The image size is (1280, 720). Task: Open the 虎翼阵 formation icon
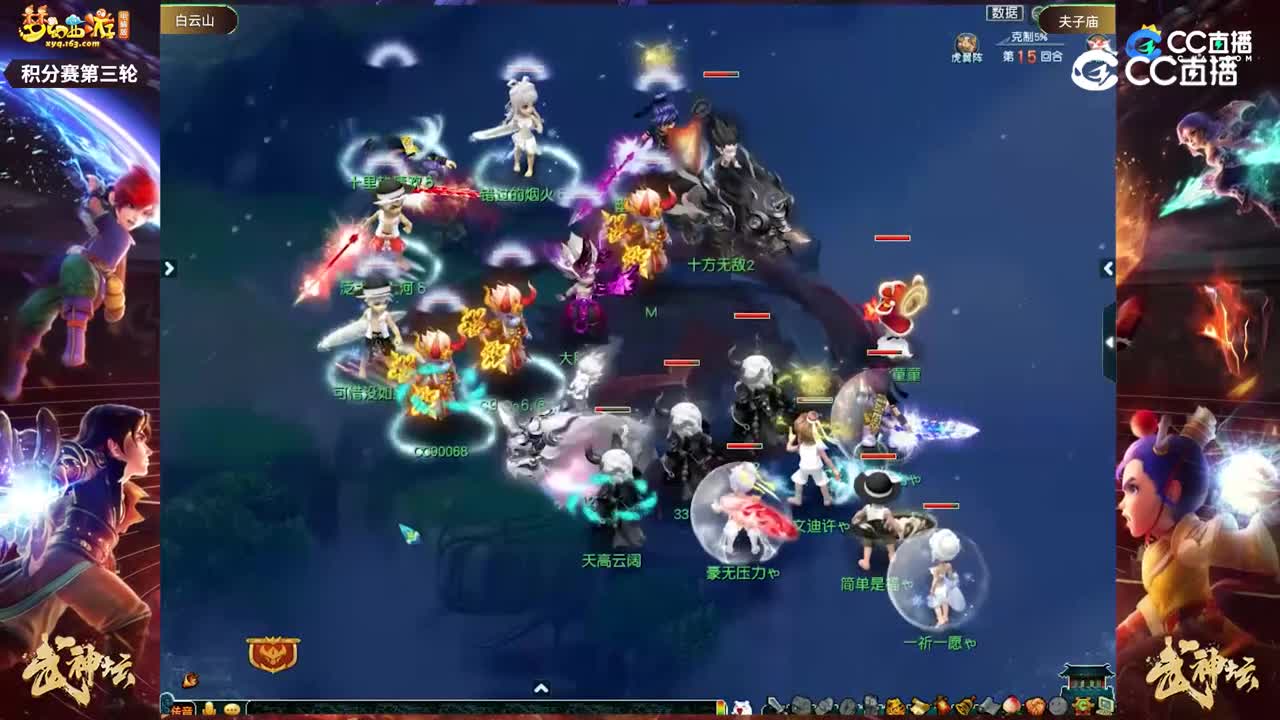(x=966, y=42)
